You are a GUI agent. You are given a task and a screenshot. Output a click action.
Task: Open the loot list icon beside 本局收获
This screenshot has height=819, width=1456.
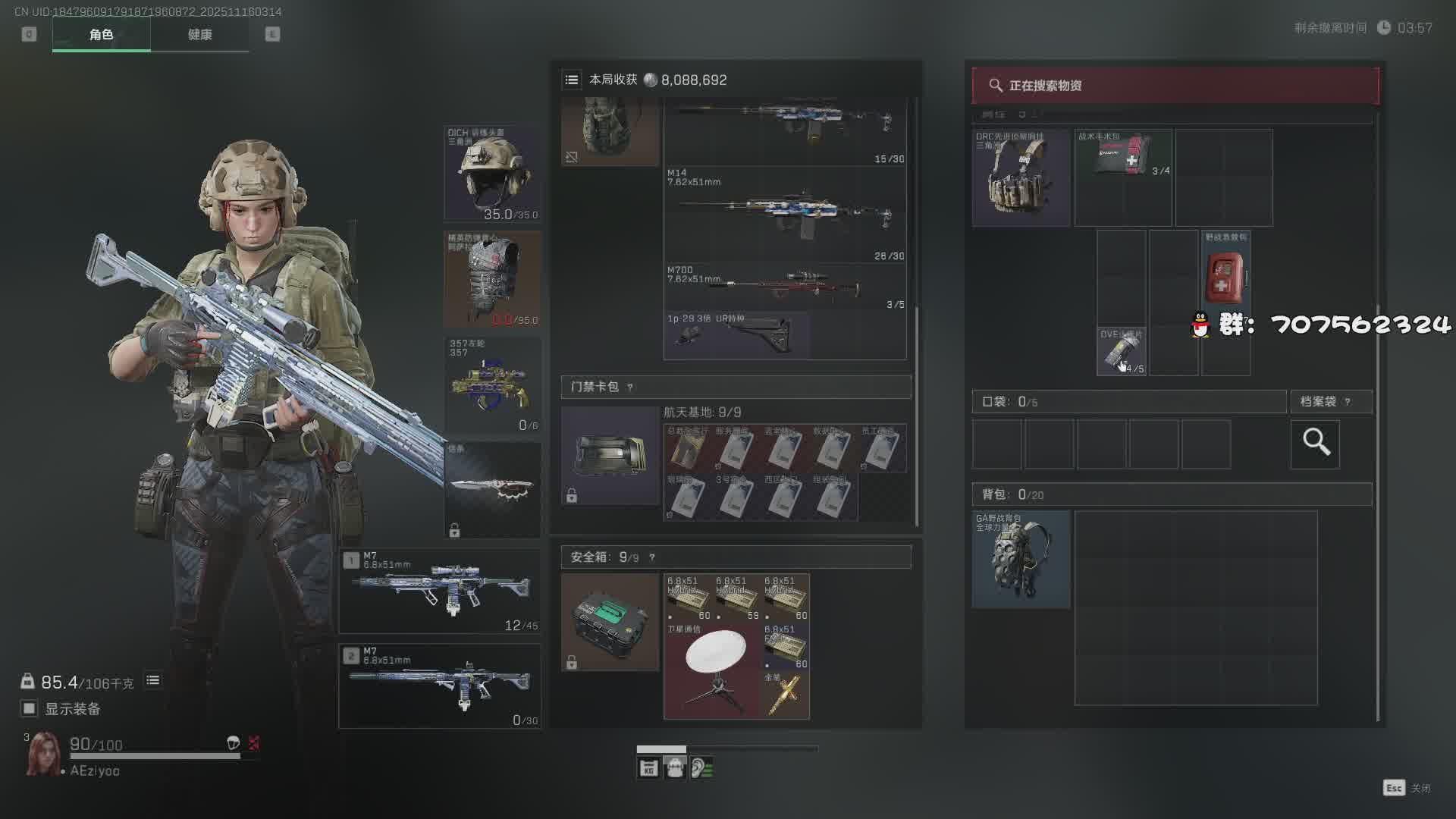pyautogui.click(x=572, y=80)
